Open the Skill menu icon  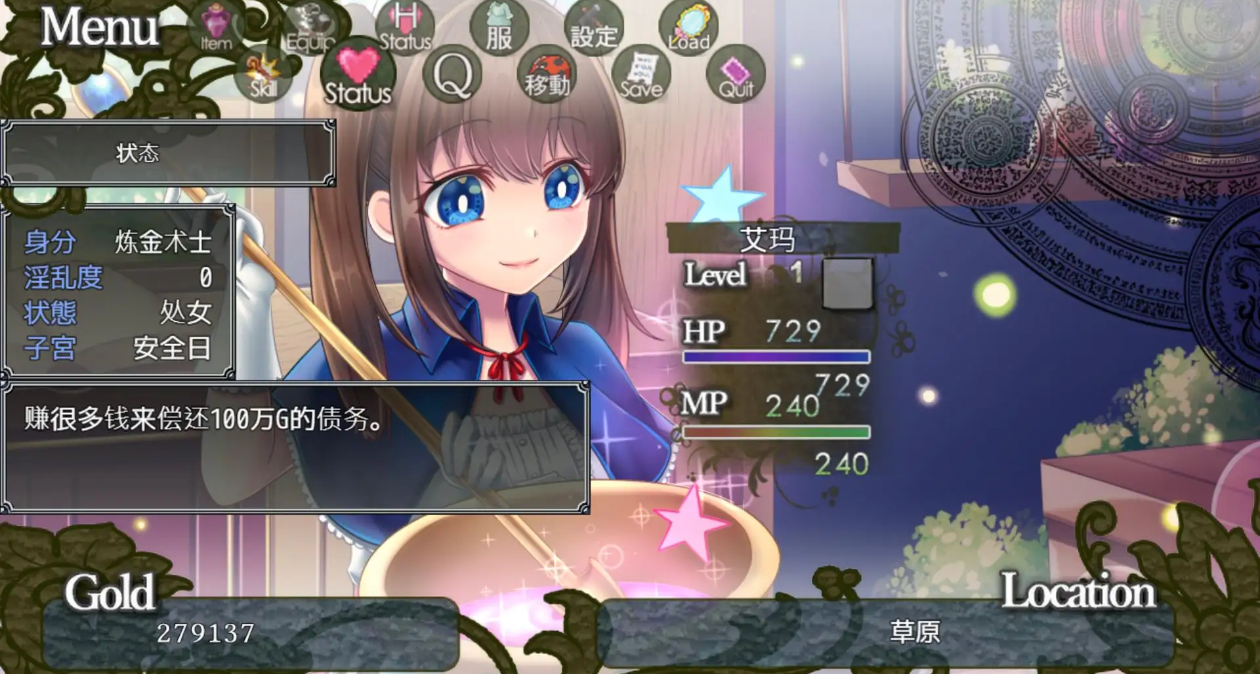(x=264, y=74)
